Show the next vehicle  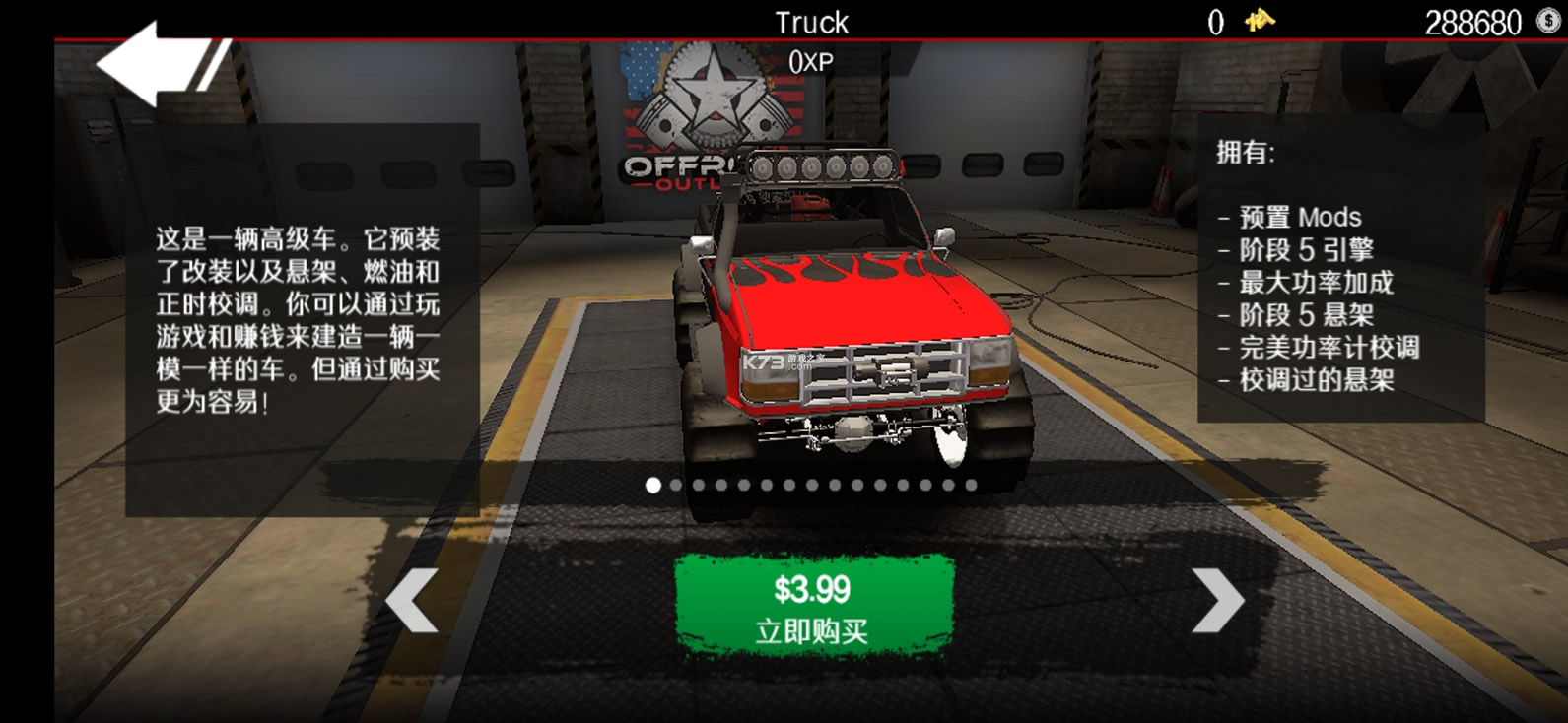coord(1218,600)
